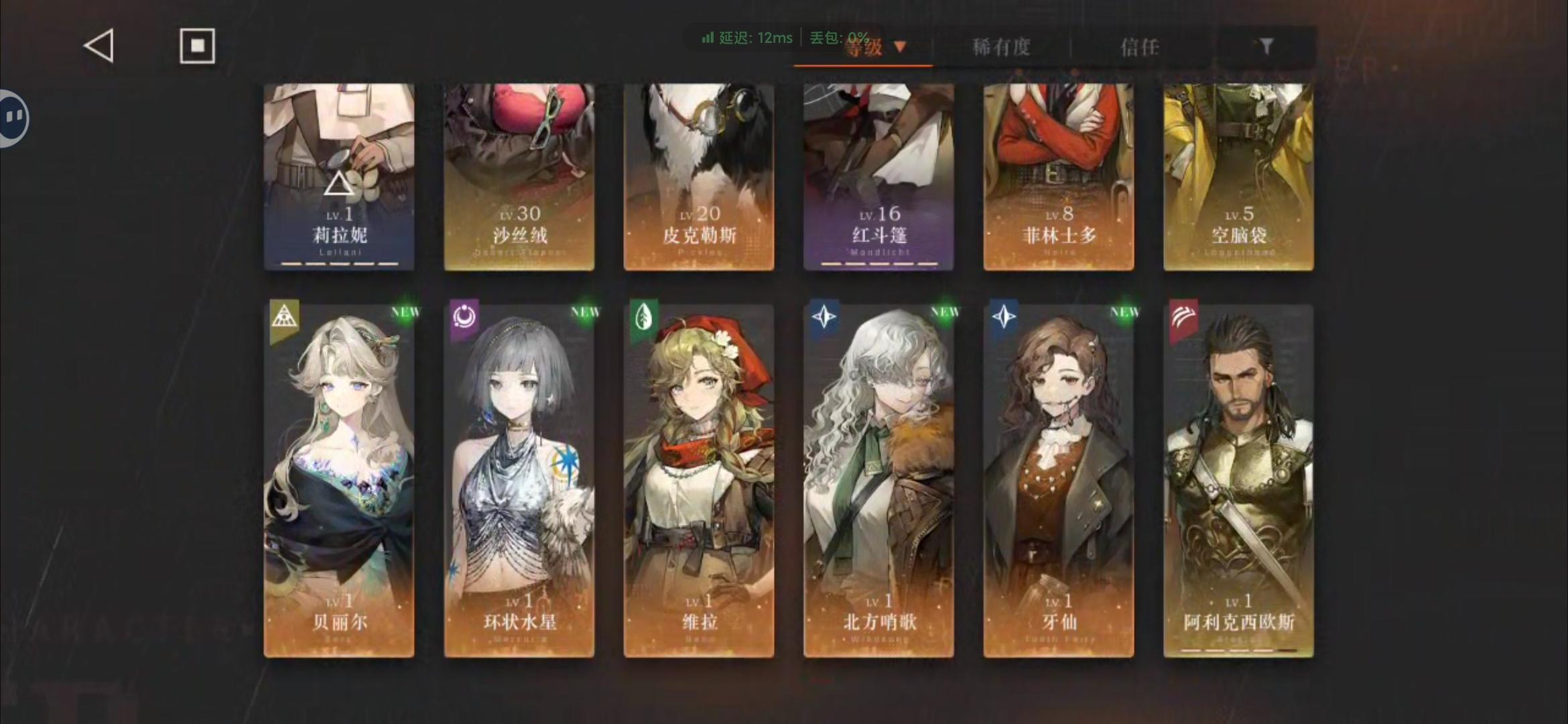Click the NEW badge on 环状水星's card

(584, 312)
